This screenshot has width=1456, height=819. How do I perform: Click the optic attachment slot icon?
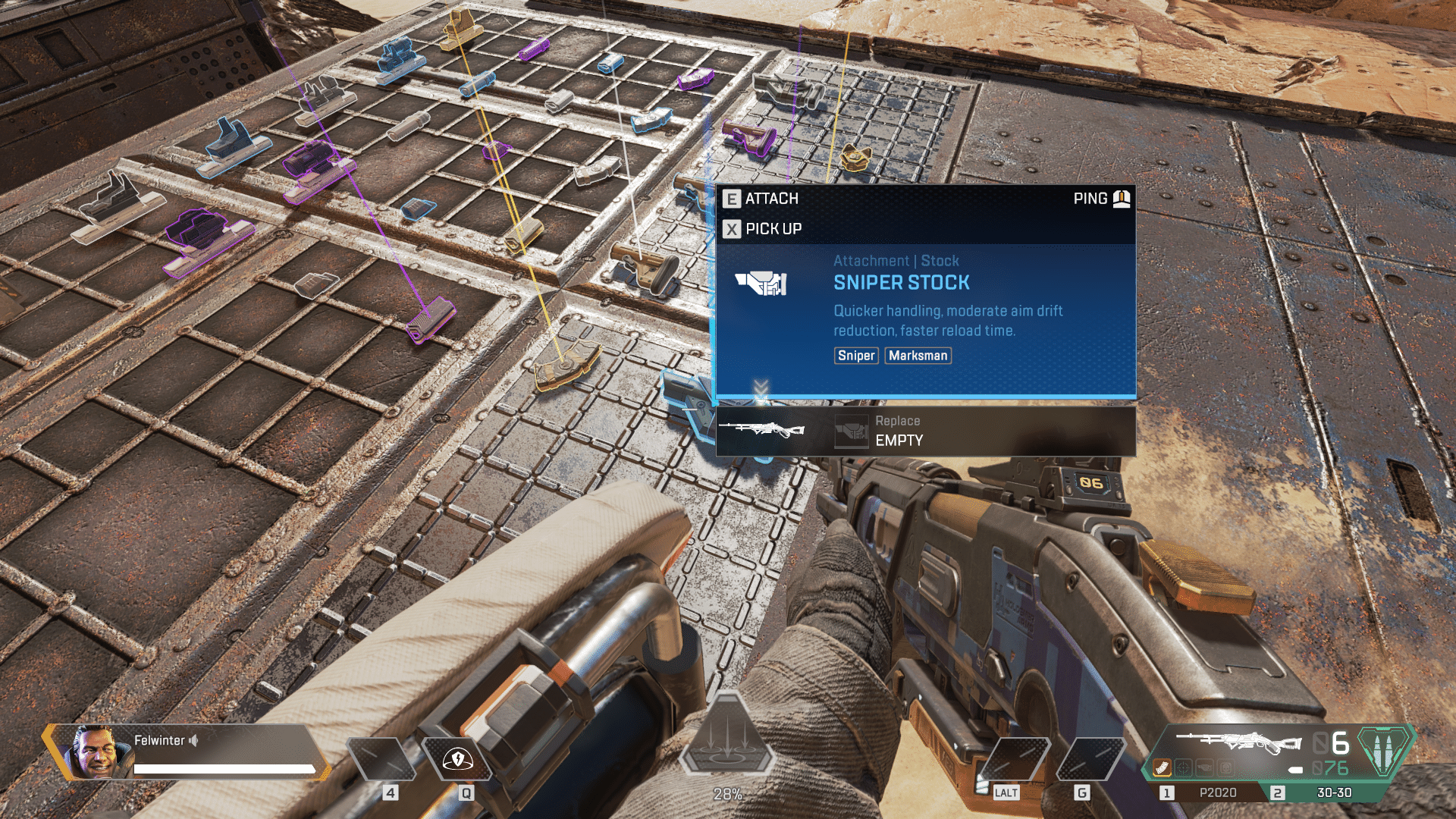click(1183, 767)
